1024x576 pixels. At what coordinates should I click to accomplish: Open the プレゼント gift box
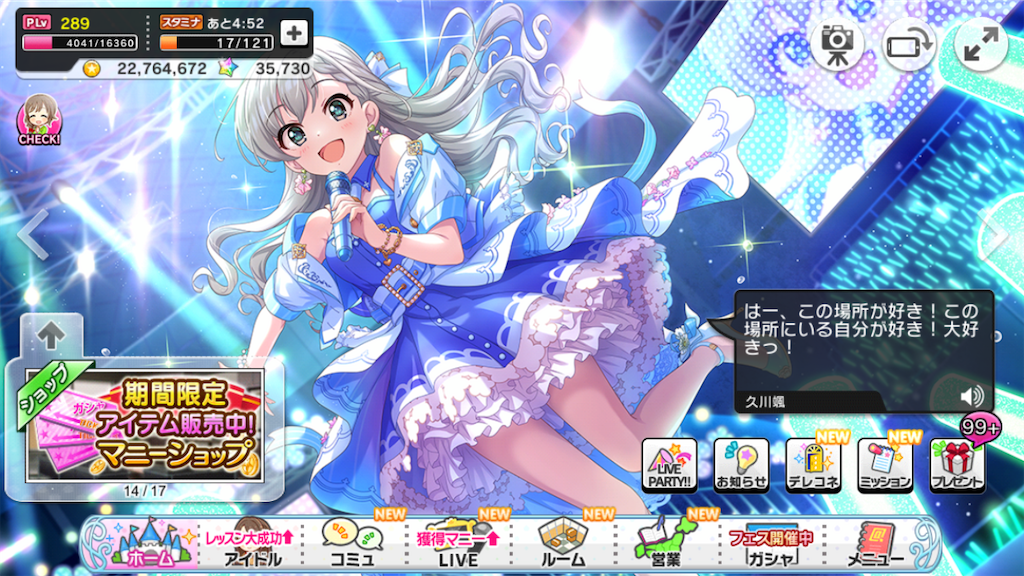[957, 465]
